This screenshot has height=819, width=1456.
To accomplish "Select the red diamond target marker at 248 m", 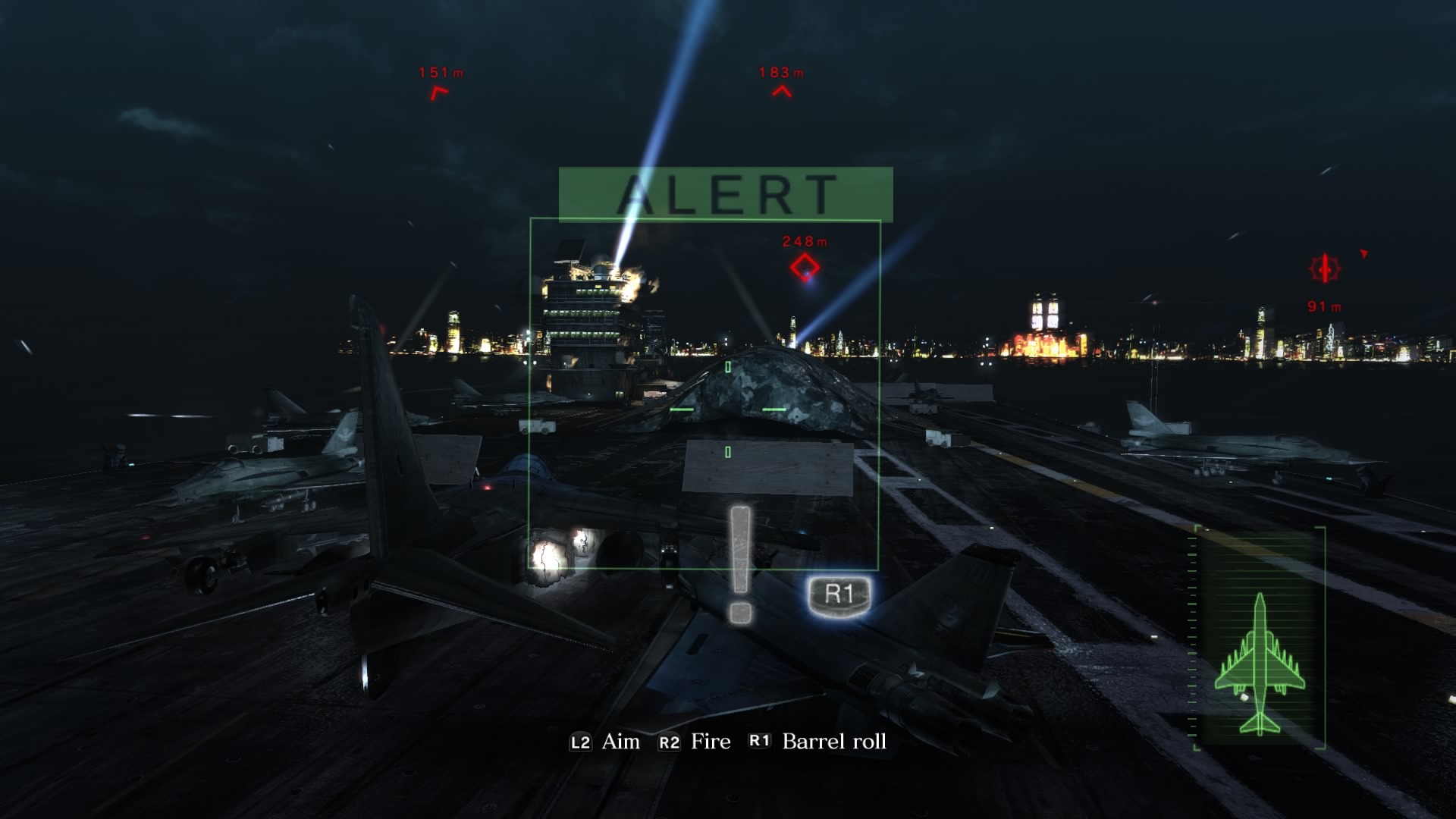I will [805, 267].
